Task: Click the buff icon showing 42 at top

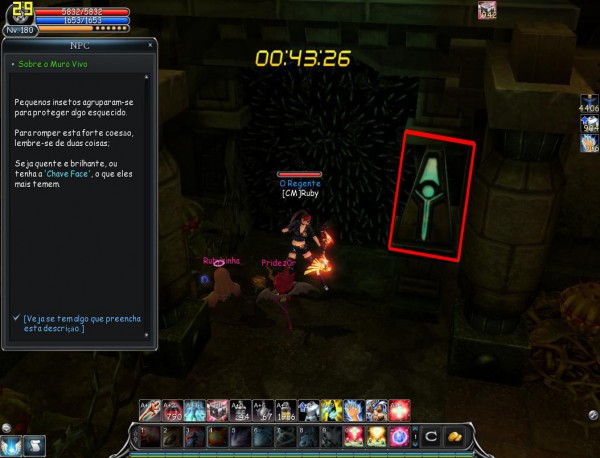Action: pos(487,11)
